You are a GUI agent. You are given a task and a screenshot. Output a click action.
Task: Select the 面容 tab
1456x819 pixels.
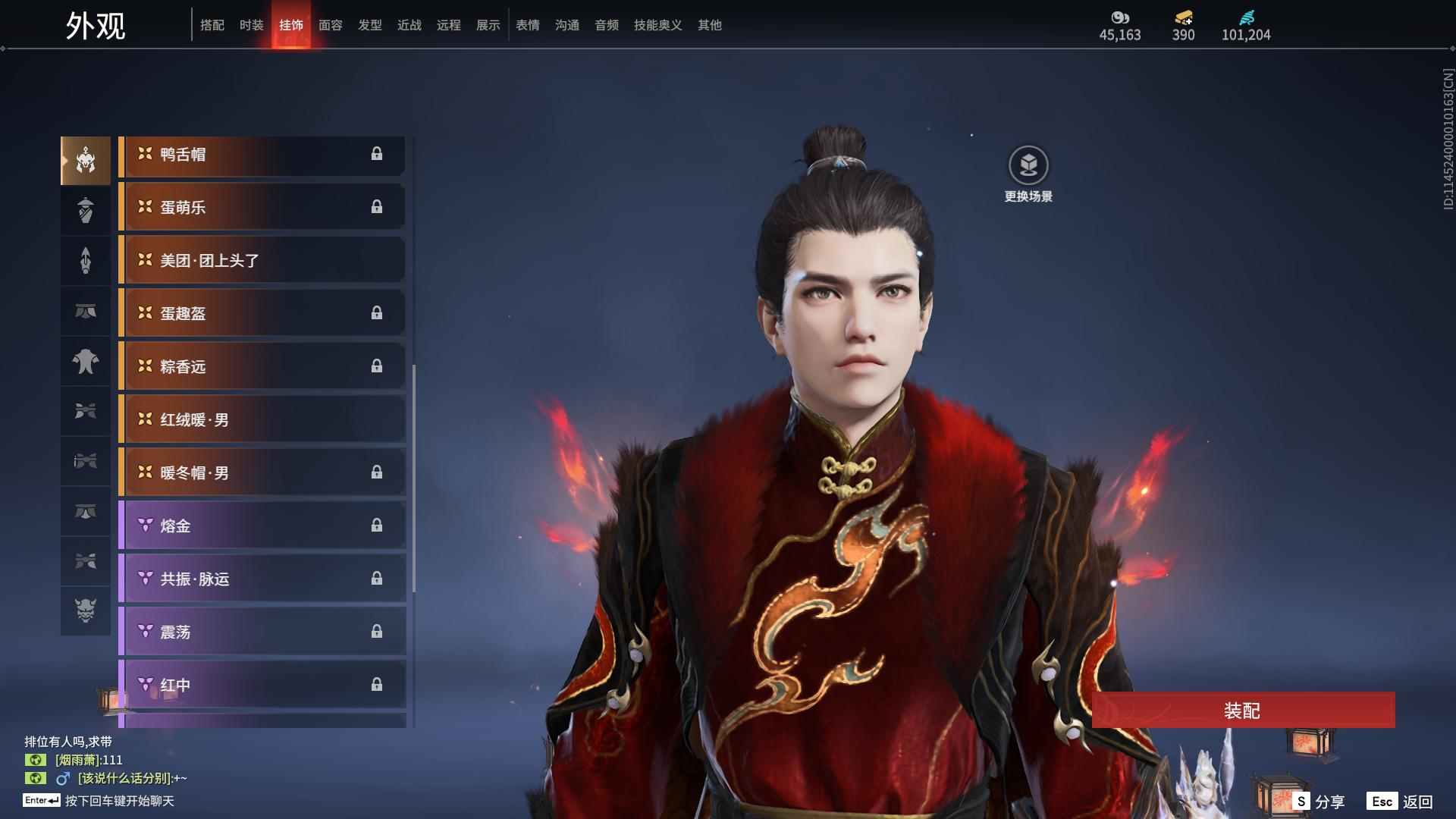click(330, 25)
